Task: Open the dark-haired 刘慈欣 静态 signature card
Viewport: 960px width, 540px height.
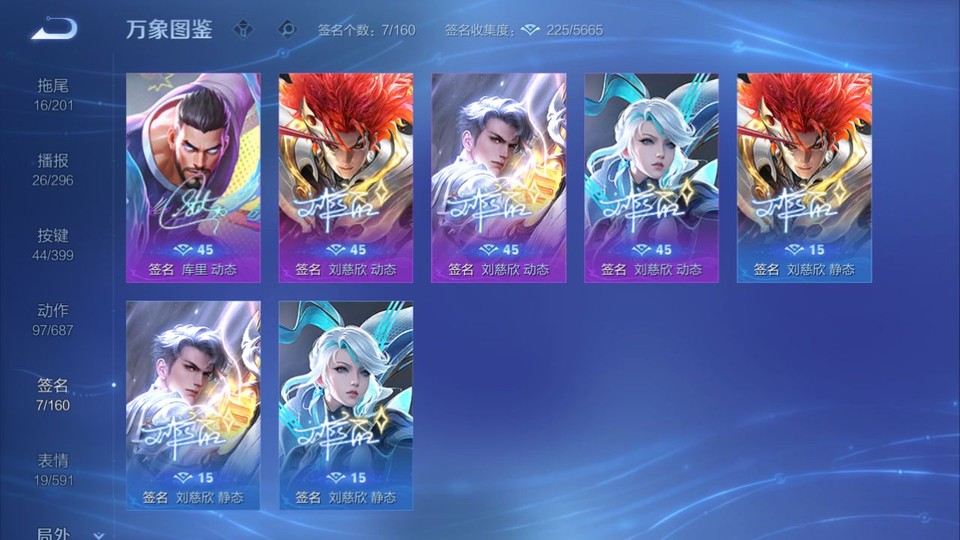Action: [193, 405]
